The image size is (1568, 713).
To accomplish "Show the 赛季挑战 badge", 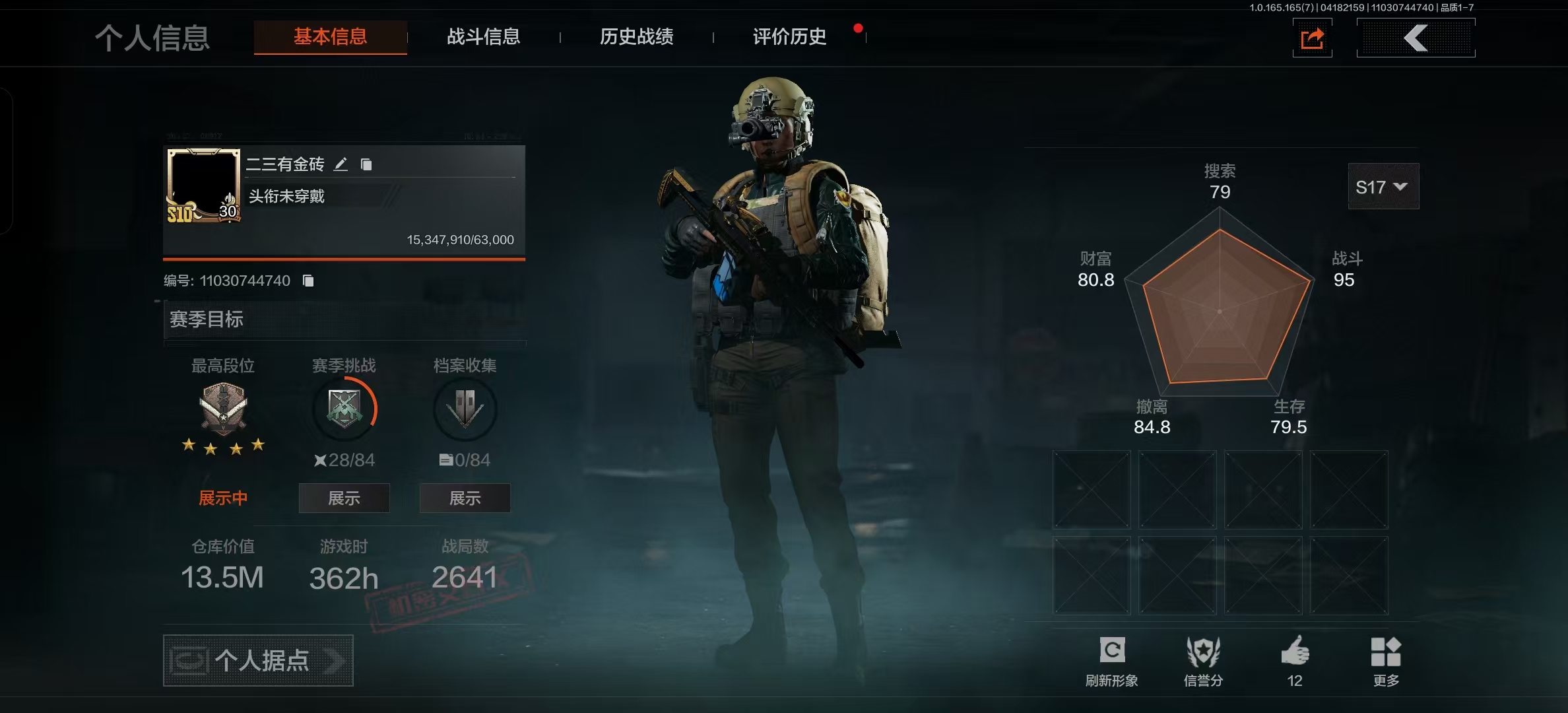I will [344, 498].
